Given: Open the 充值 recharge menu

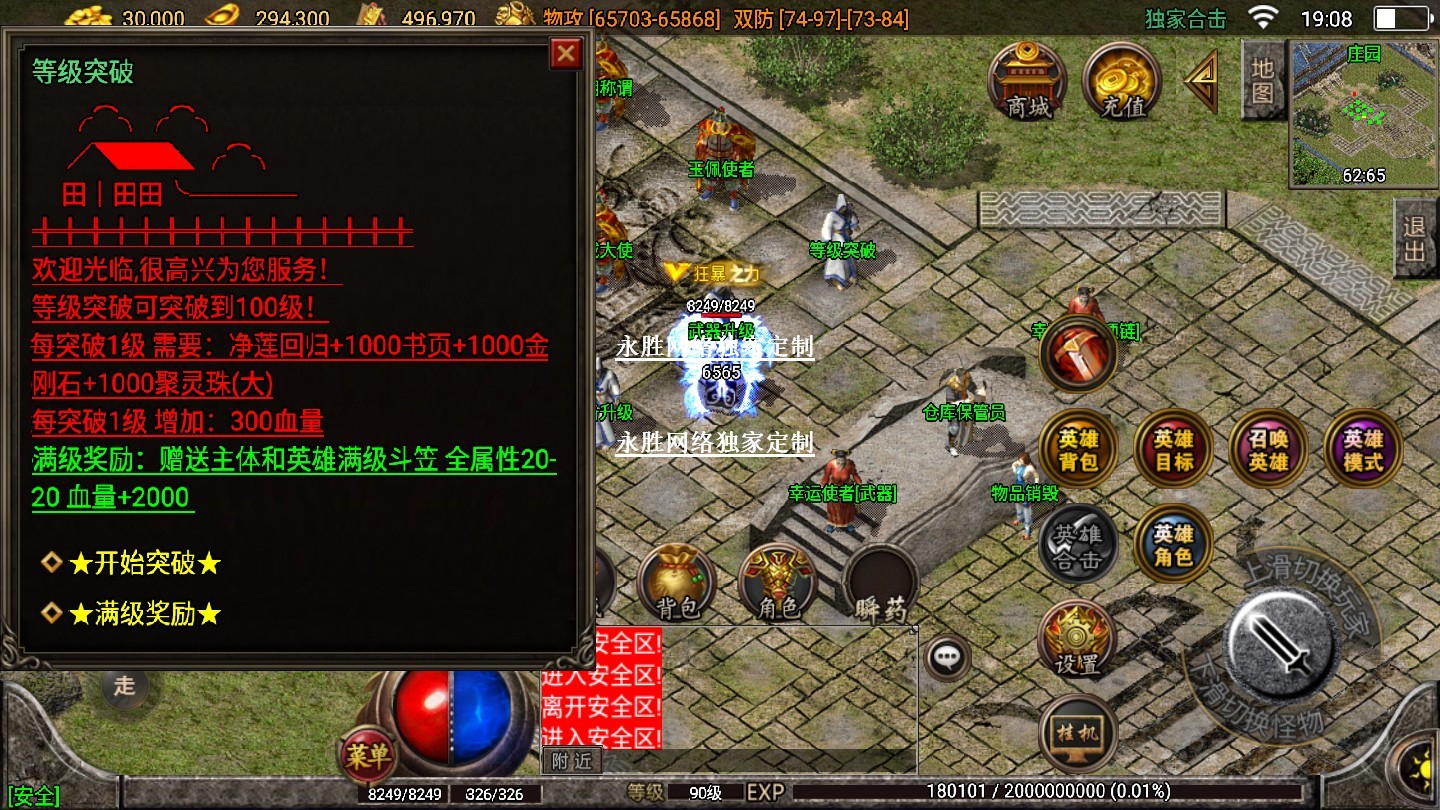Looking at the screenshot, I should coord(1121,82).
